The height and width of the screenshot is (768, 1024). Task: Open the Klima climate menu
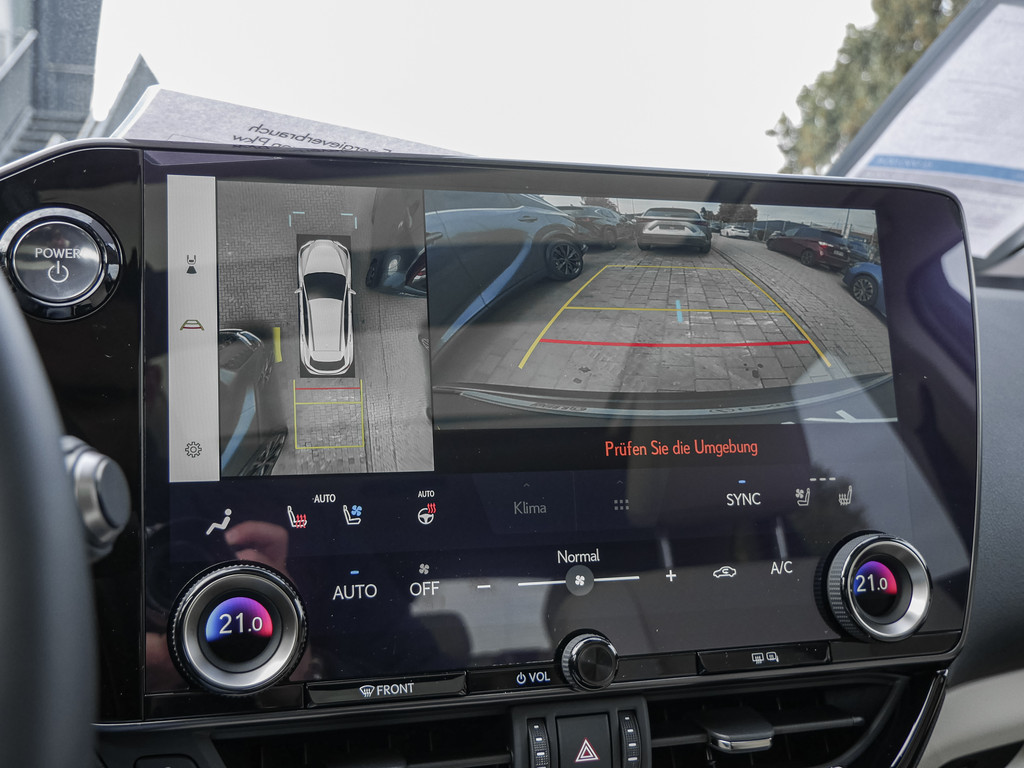[x=529, y=507]
